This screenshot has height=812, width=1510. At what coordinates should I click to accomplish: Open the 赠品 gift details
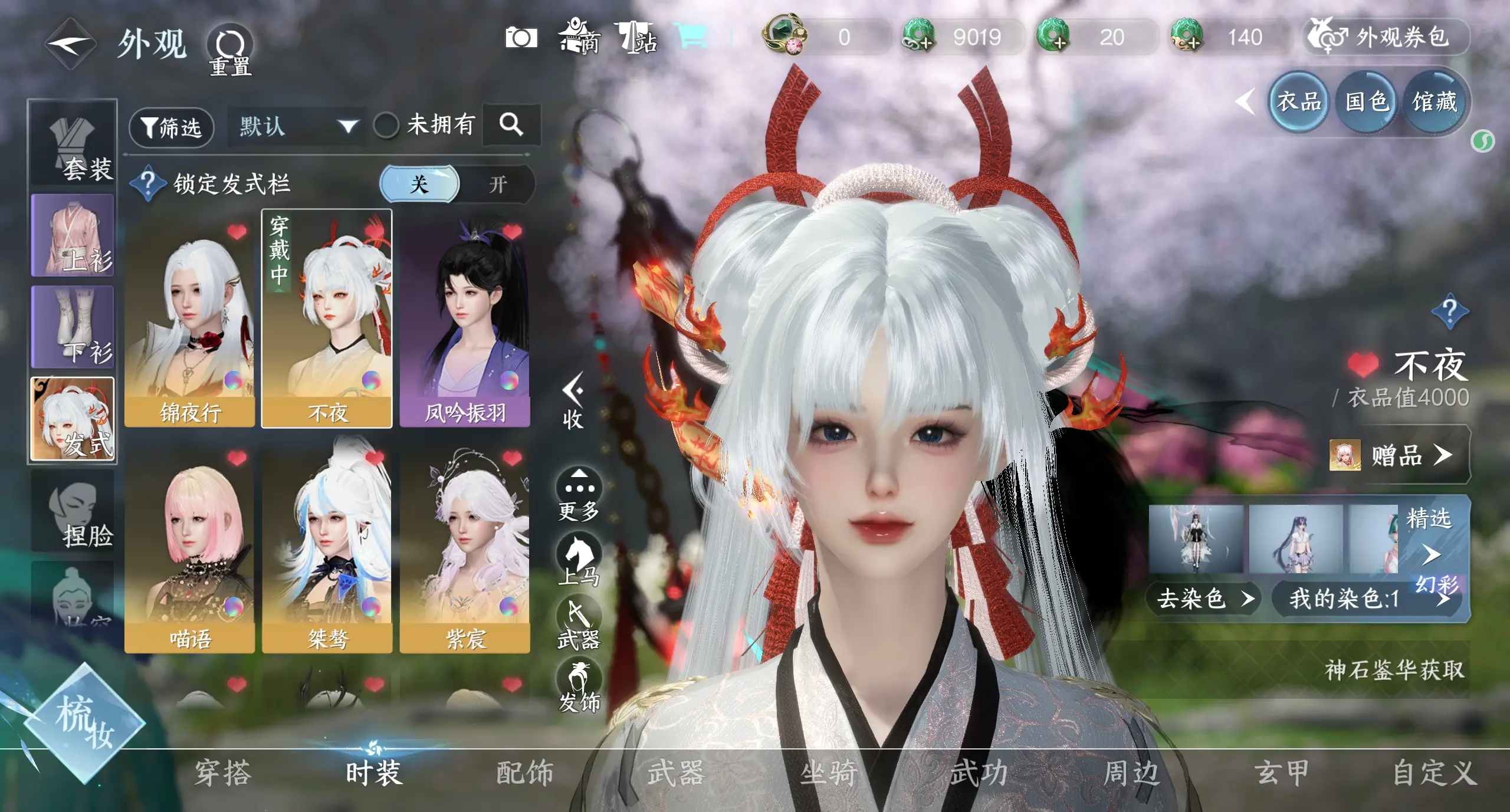point(1399,455)
